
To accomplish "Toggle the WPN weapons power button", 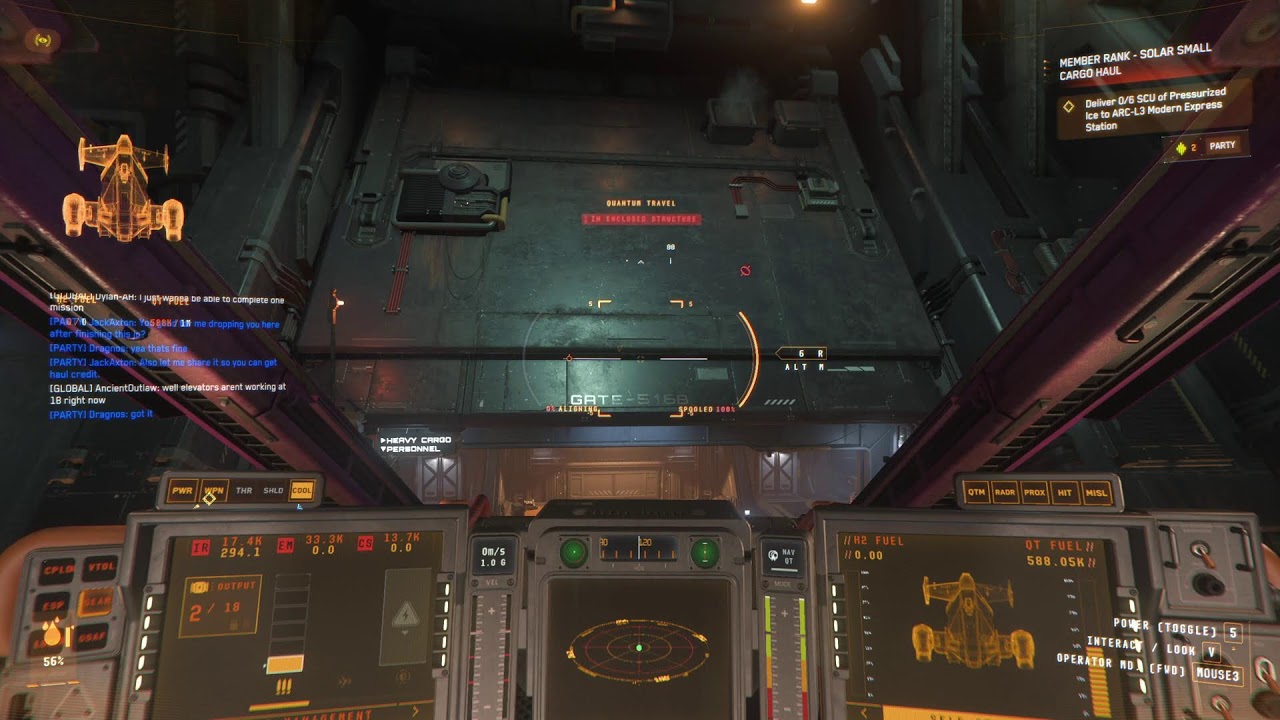I will [x=213, y=491].
